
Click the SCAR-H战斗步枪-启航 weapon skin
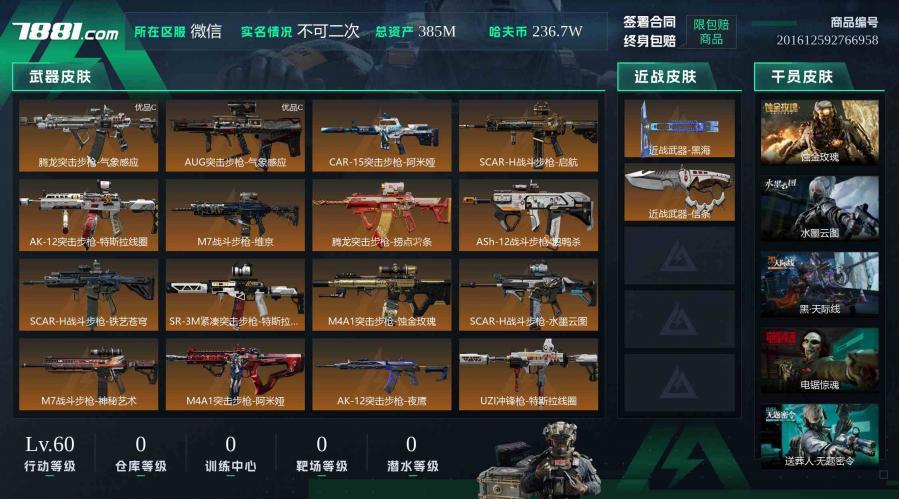pos(528,134)
